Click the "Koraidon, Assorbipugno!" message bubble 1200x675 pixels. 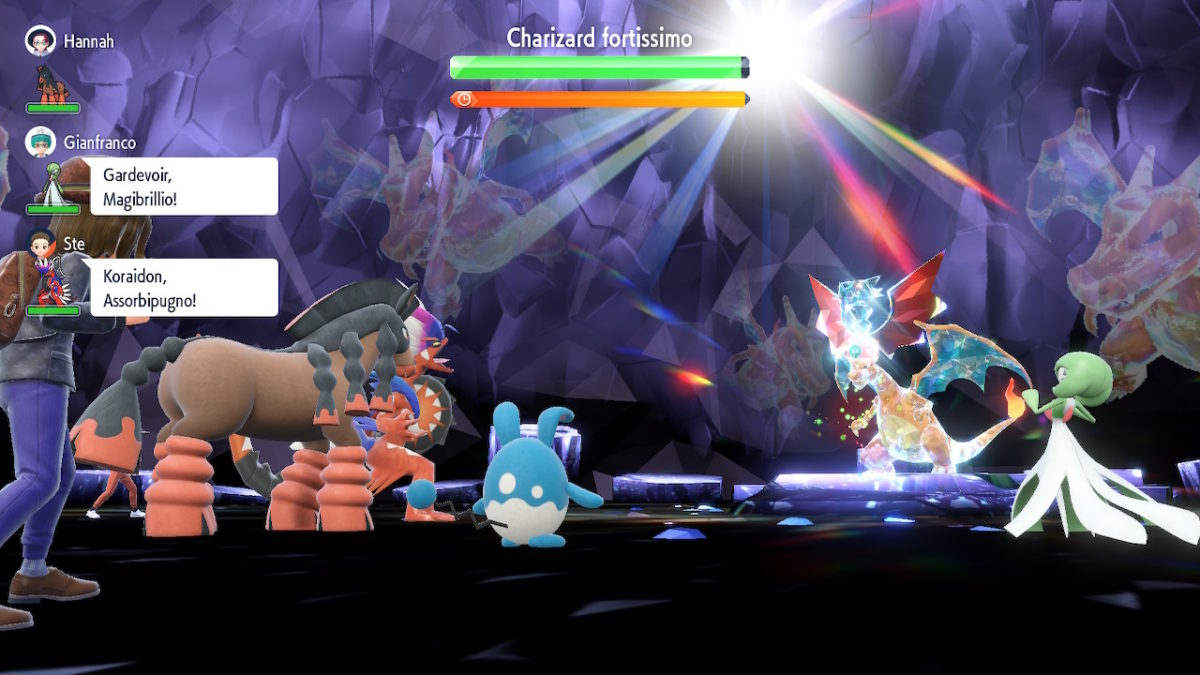184,288
